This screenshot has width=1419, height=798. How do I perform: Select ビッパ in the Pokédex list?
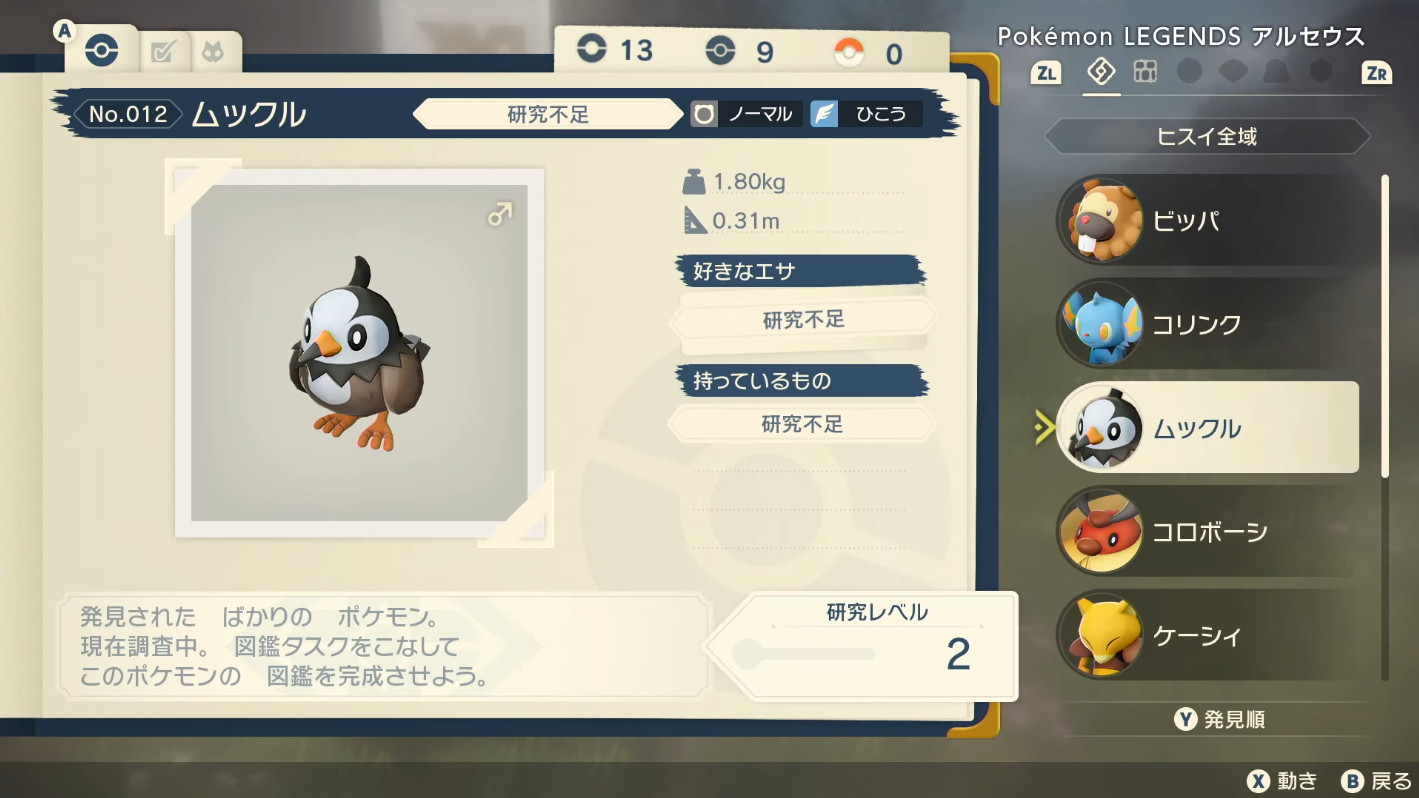click(x=1205, y=221)
